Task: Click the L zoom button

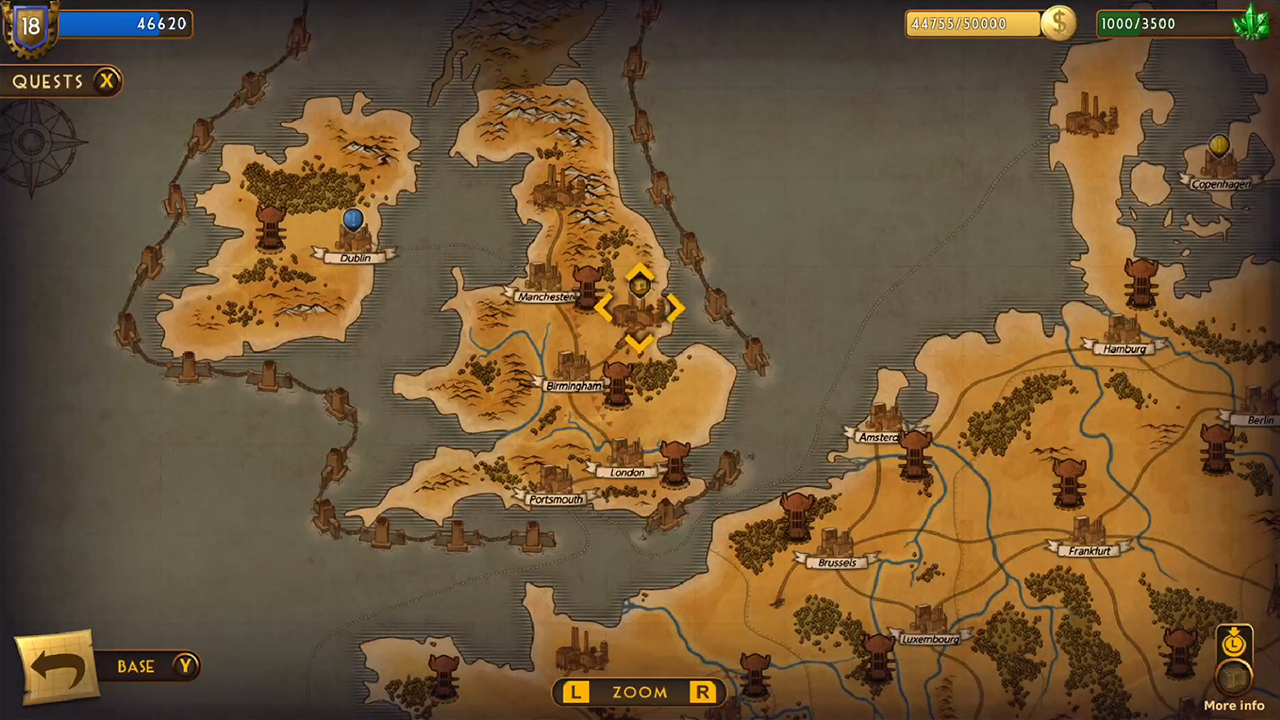Action: (x=575, y=692)
